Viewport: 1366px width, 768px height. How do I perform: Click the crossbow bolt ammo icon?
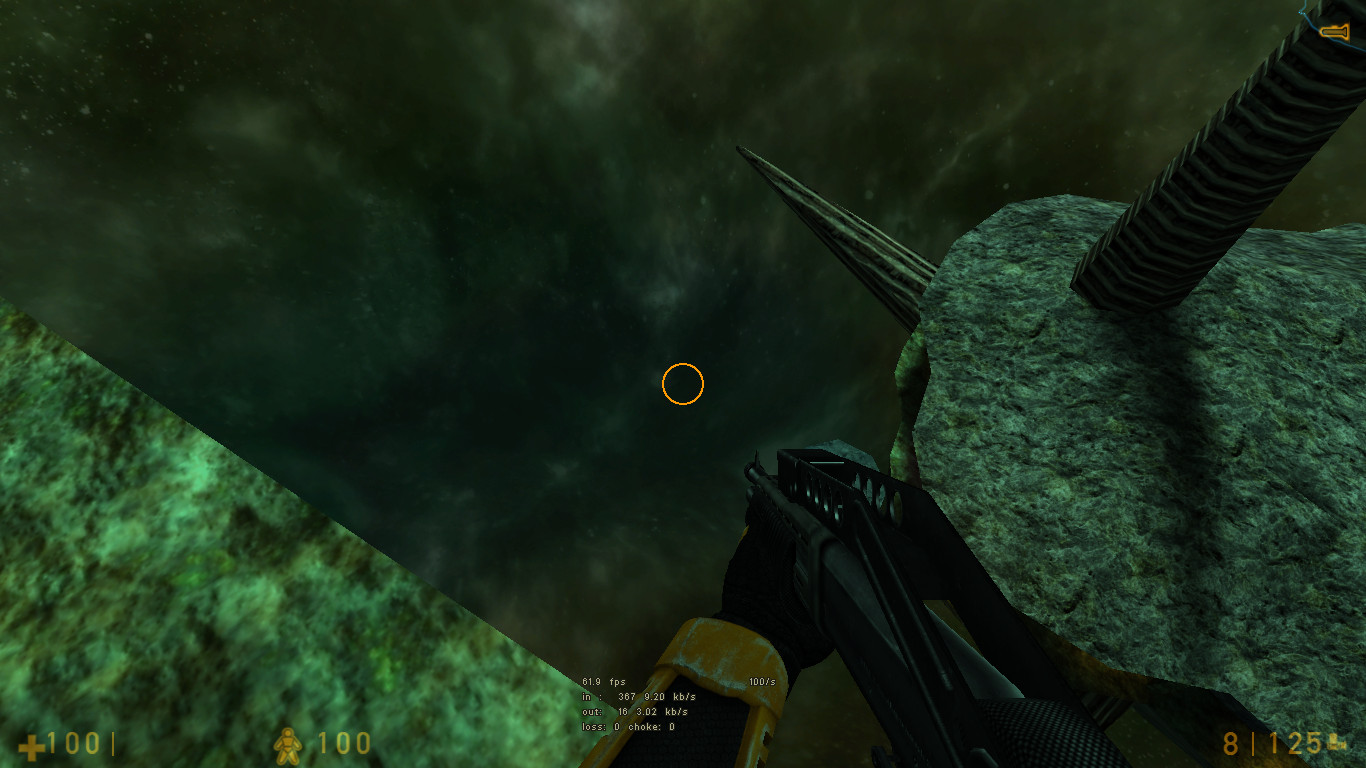pos(1335,742)
